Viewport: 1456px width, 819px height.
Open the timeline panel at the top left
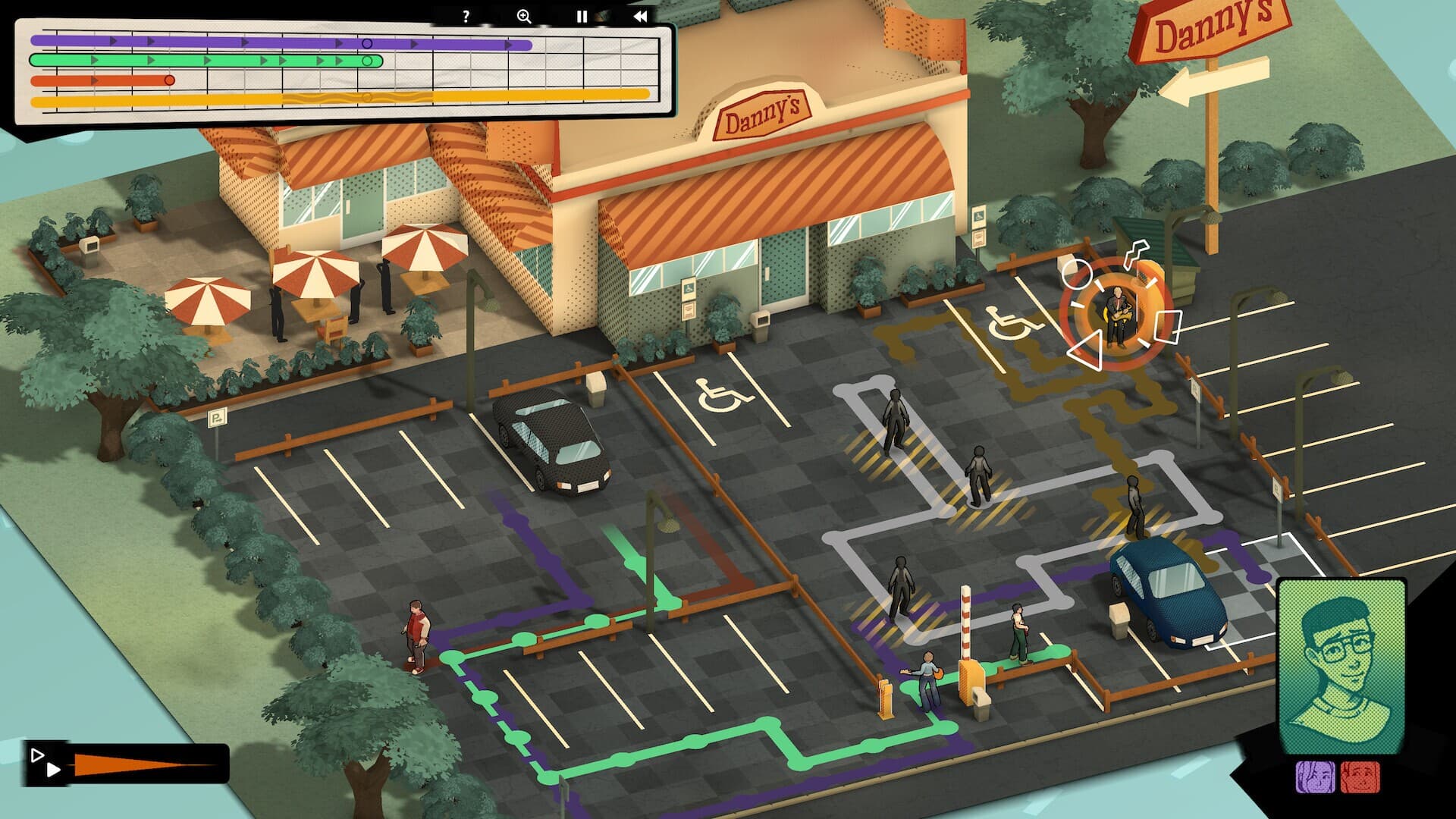(341, 72)
